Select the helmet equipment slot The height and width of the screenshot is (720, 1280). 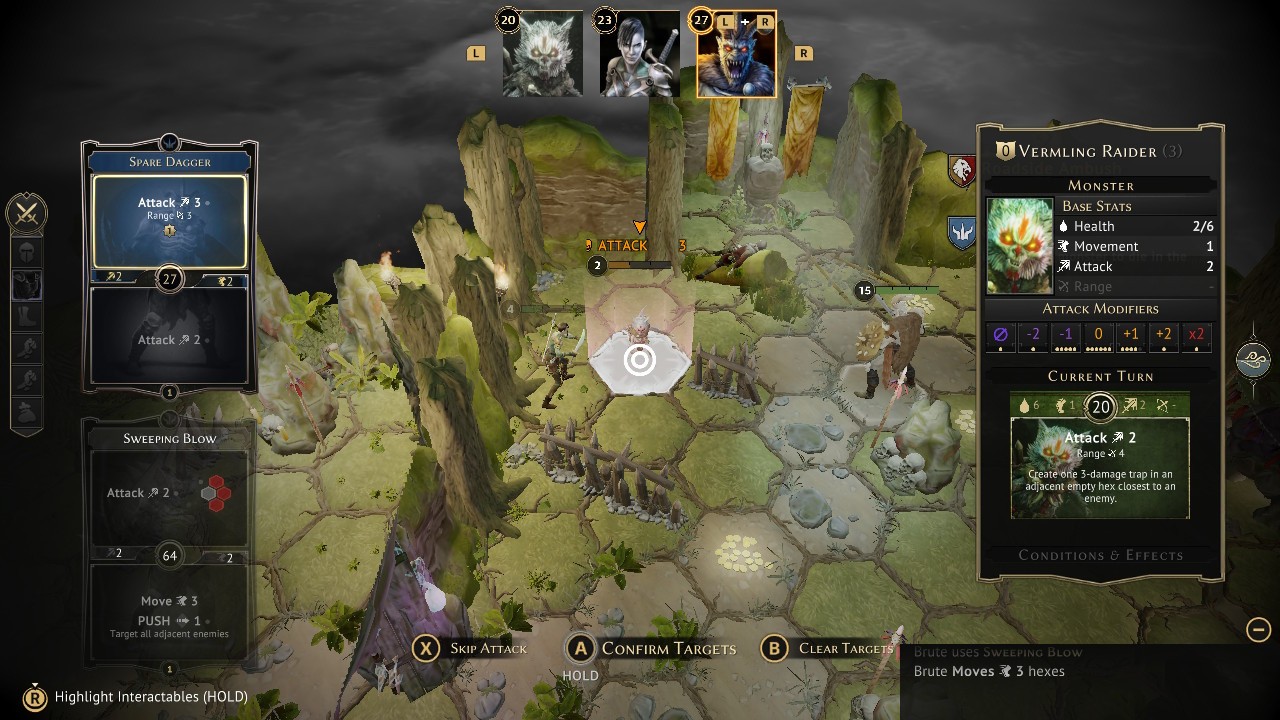click(x=27, y=251)
